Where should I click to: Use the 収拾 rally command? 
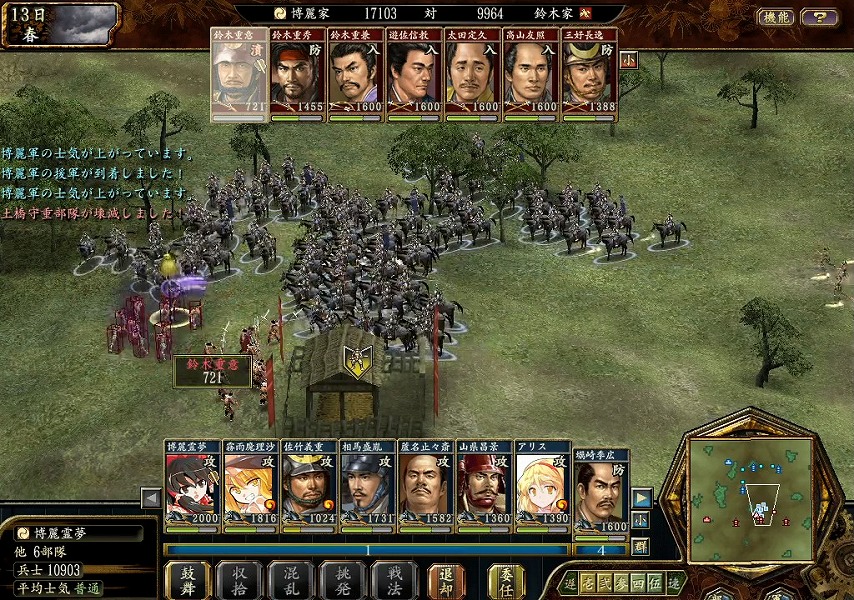coord(239,579)
